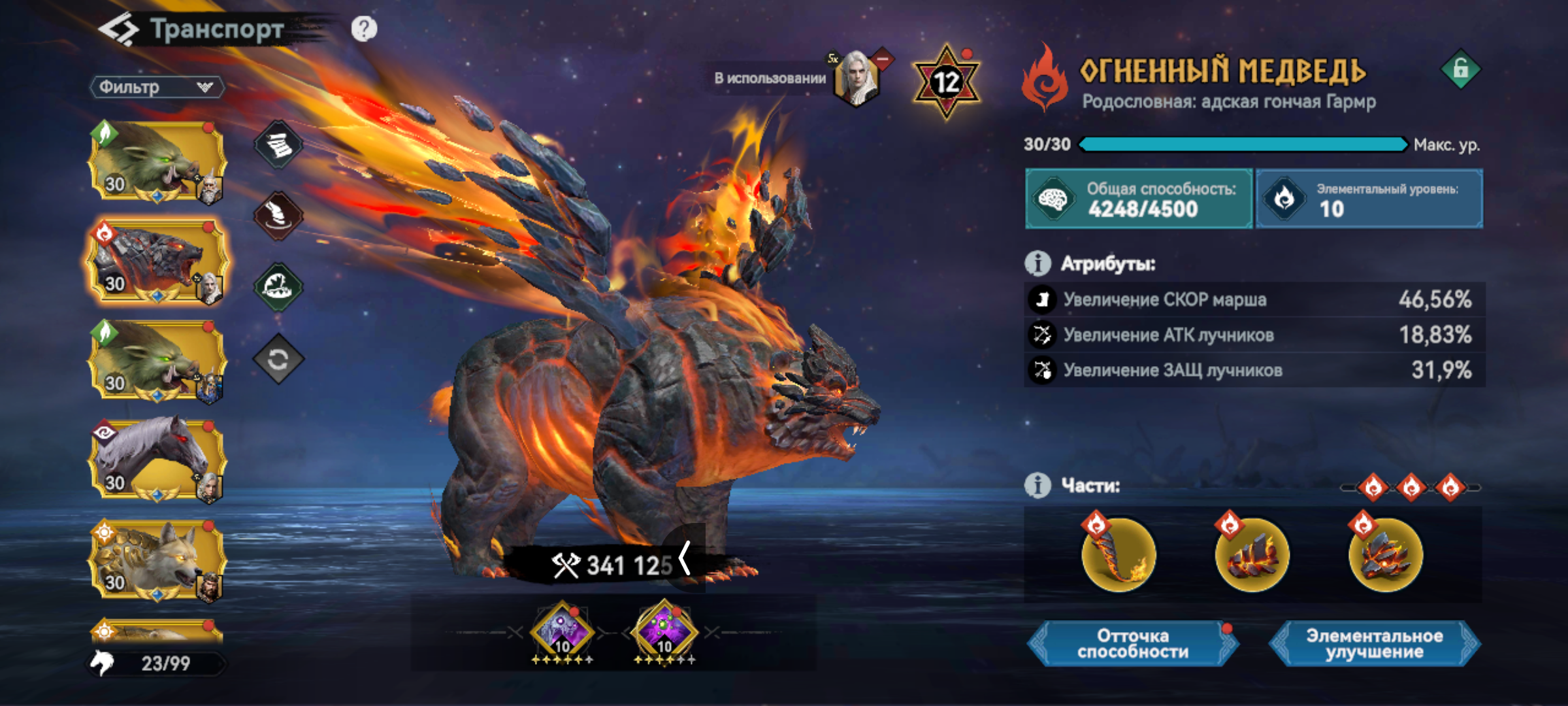The image size is (1568, 706).
Task: Toggle the green lock icon
Action: pos(1461,69)
